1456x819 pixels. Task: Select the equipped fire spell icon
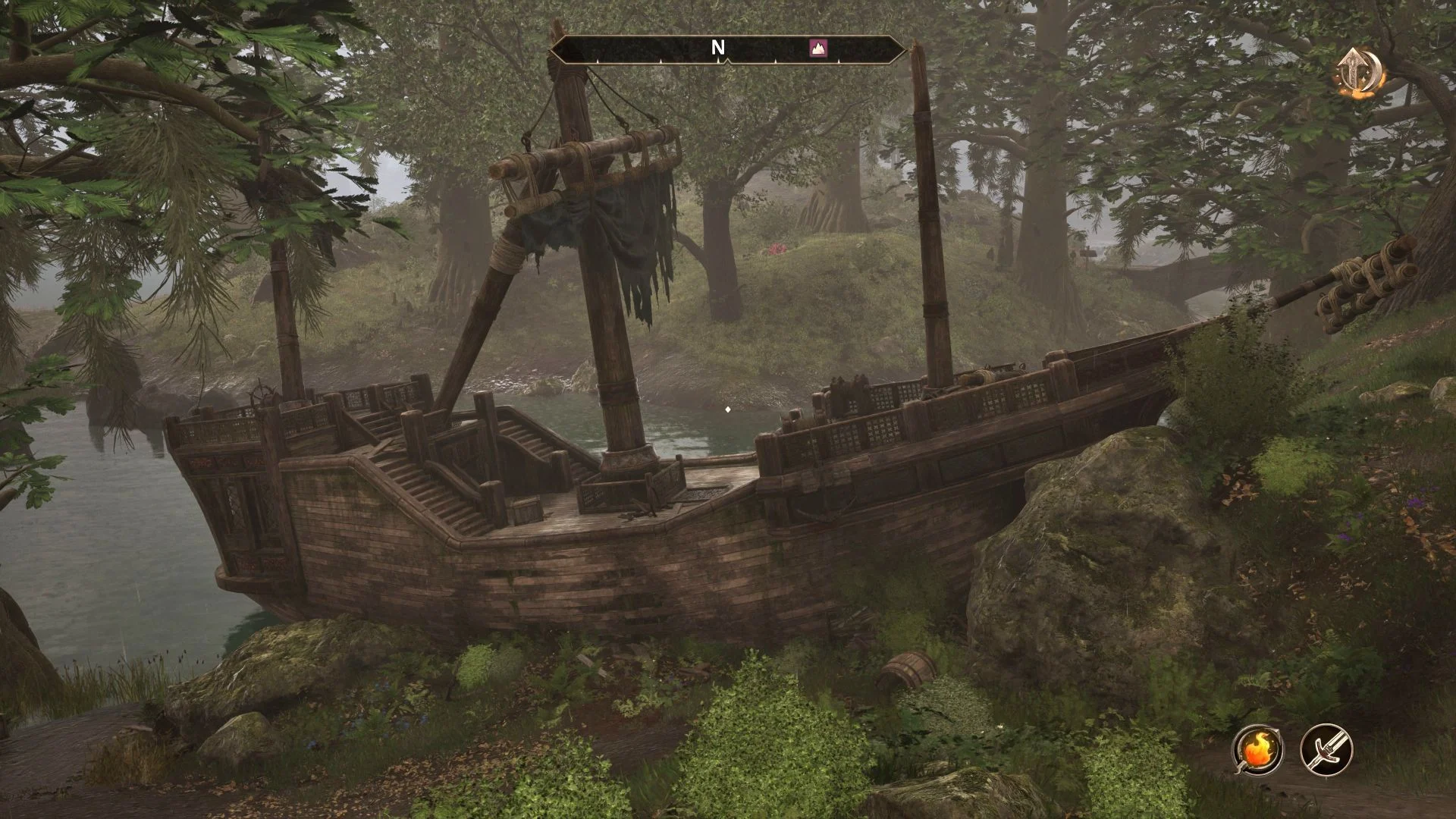[x=1257, y=748]
